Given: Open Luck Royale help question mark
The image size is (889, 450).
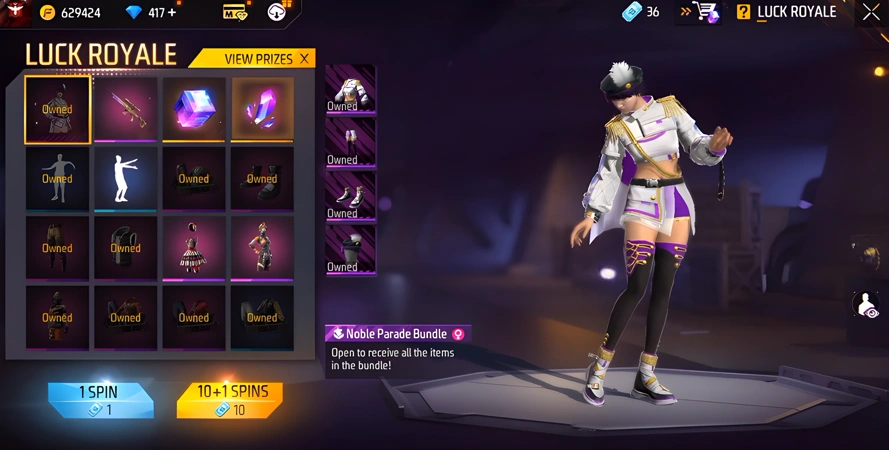Looking at the screenshot, I should 743,12.
